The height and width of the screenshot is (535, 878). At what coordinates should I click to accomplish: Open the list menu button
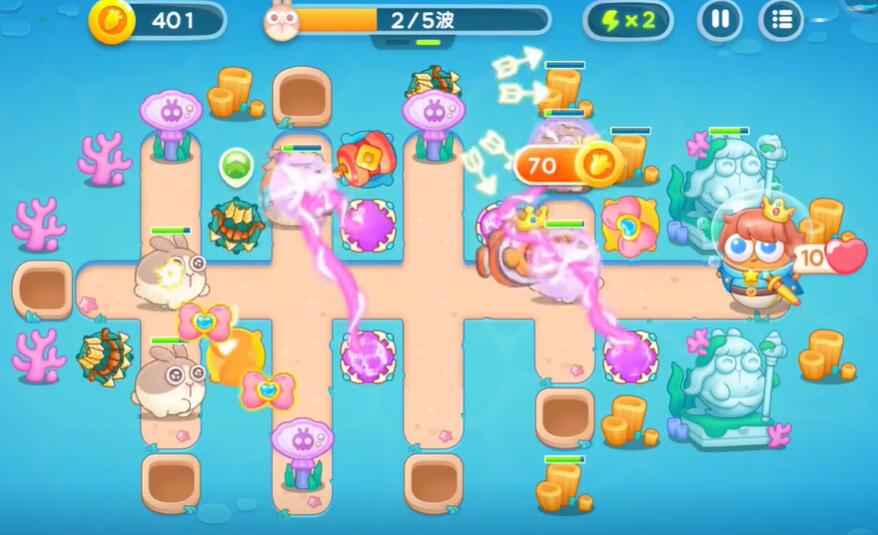coord(781,20)
